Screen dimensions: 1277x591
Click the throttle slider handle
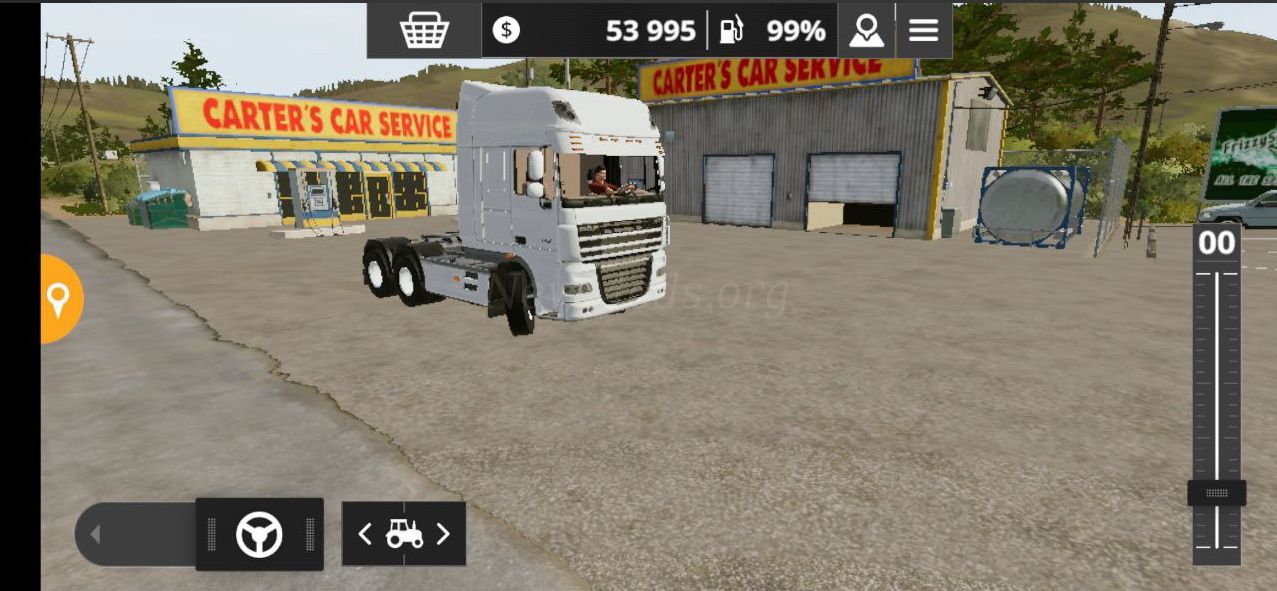[1216, 493]
